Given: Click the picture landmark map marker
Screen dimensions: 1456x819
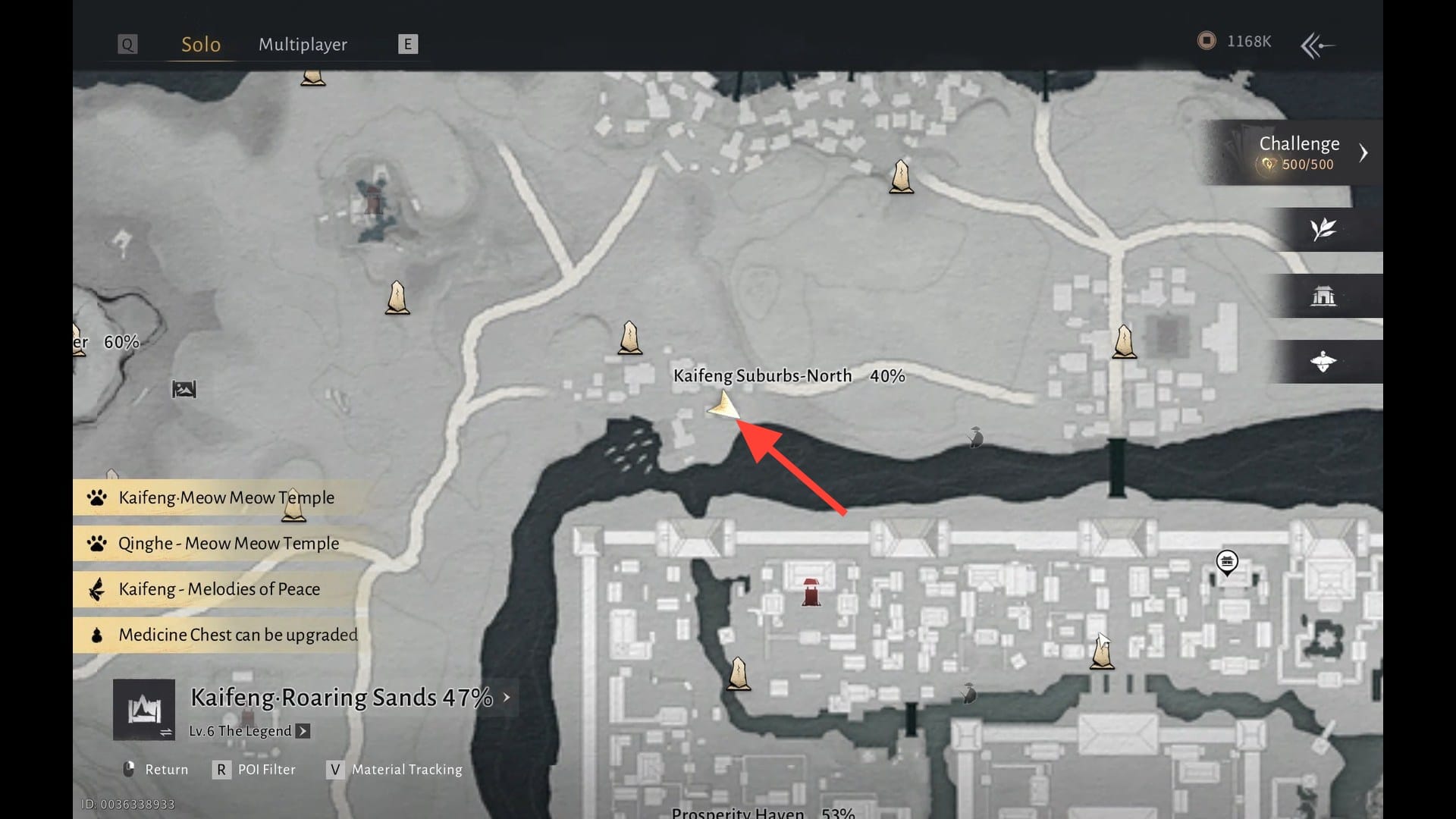Looking at the screenshot, I should 184,390.
